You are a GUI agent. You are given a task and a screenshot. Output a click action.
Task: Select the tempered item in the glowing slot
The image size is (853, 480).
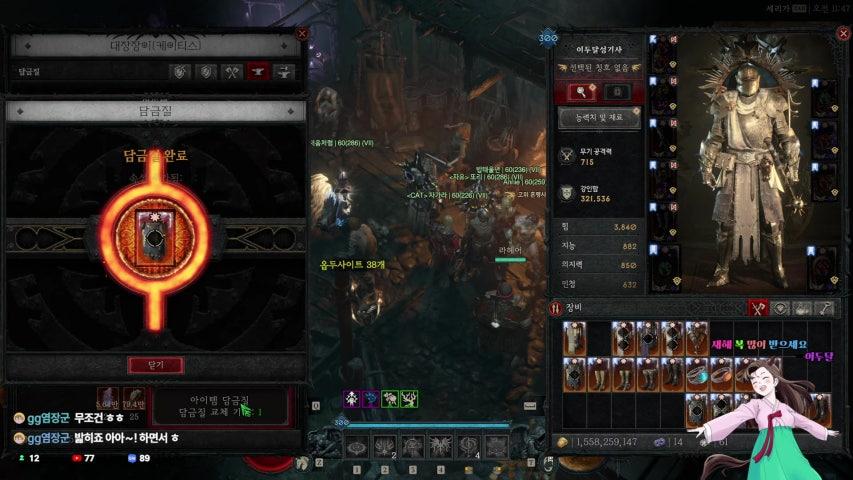point(154,236)
